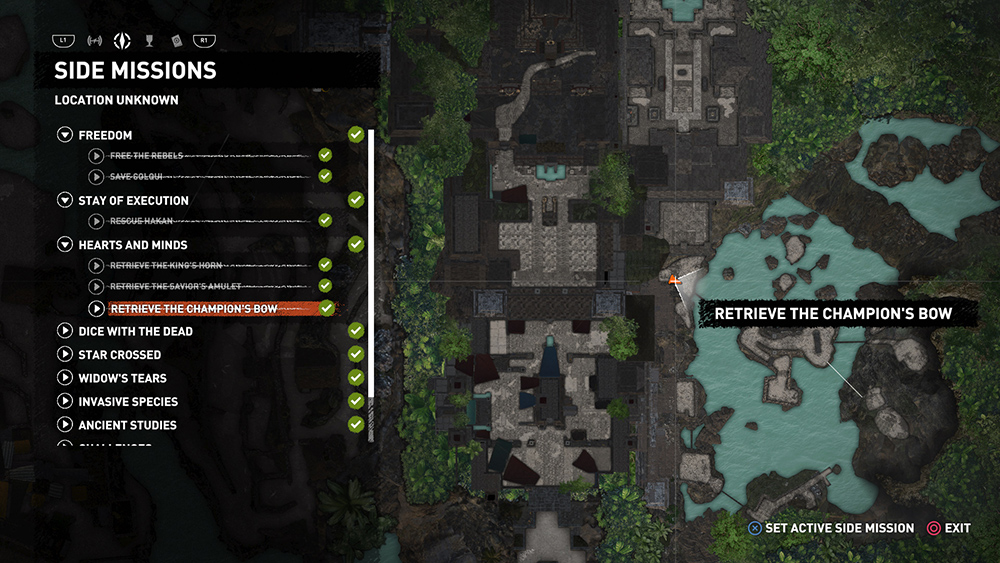Select the Free the Rebels objective
This screenshot has width=1000, height=563.
(x=146, y=156)
